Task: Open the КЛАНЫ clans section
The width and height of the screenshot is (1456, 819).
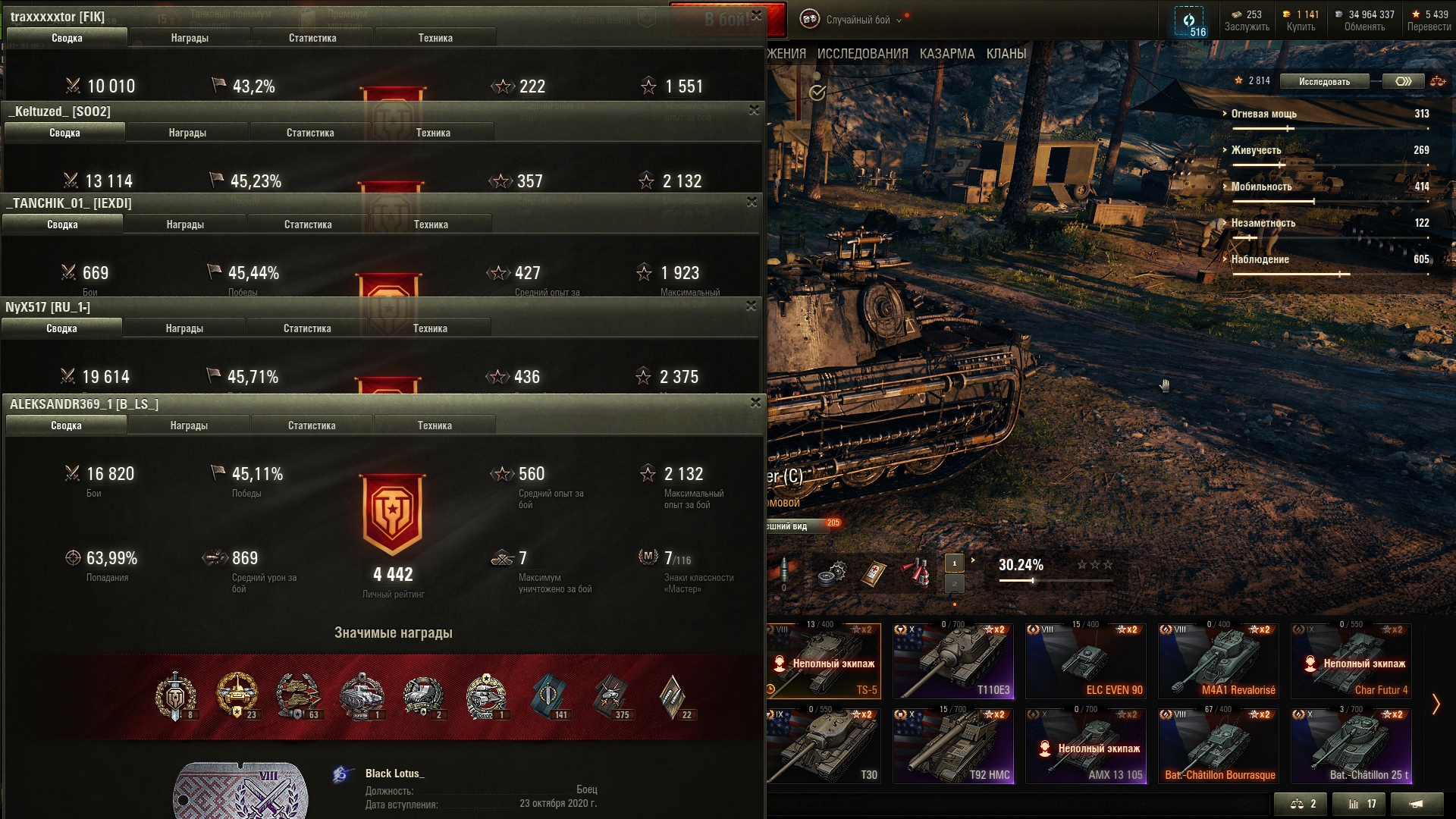Action: coord(1006,54)
